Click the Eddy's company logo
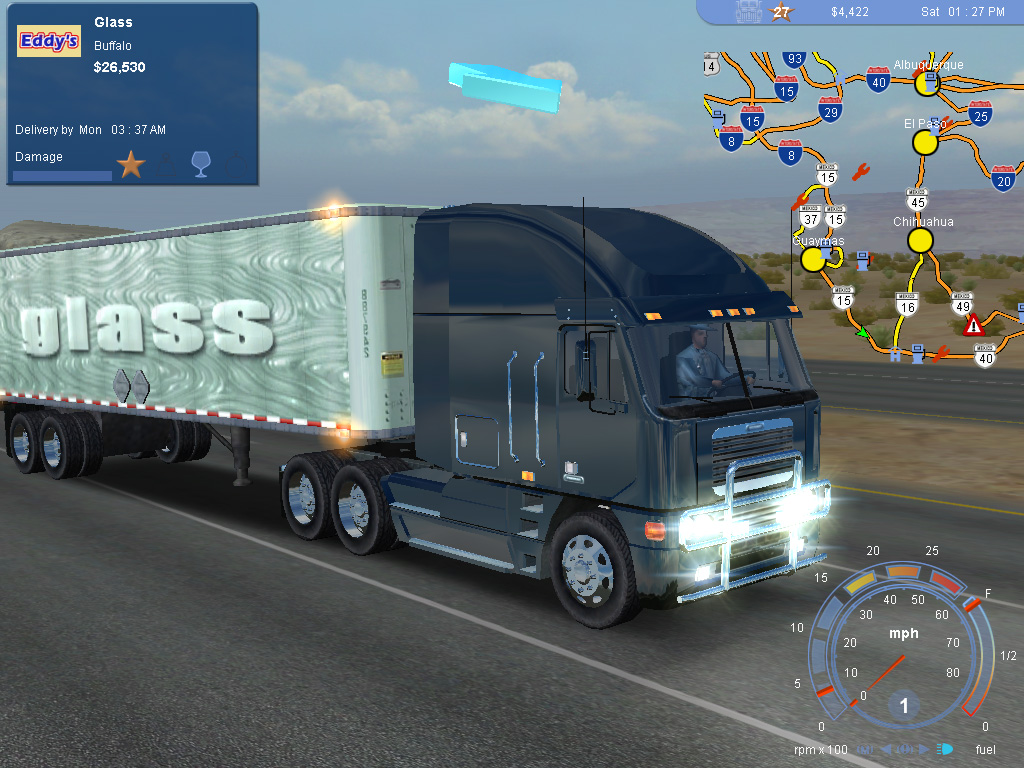The height and width of the screenshot is (768, 1024). [x=49, y=41]
